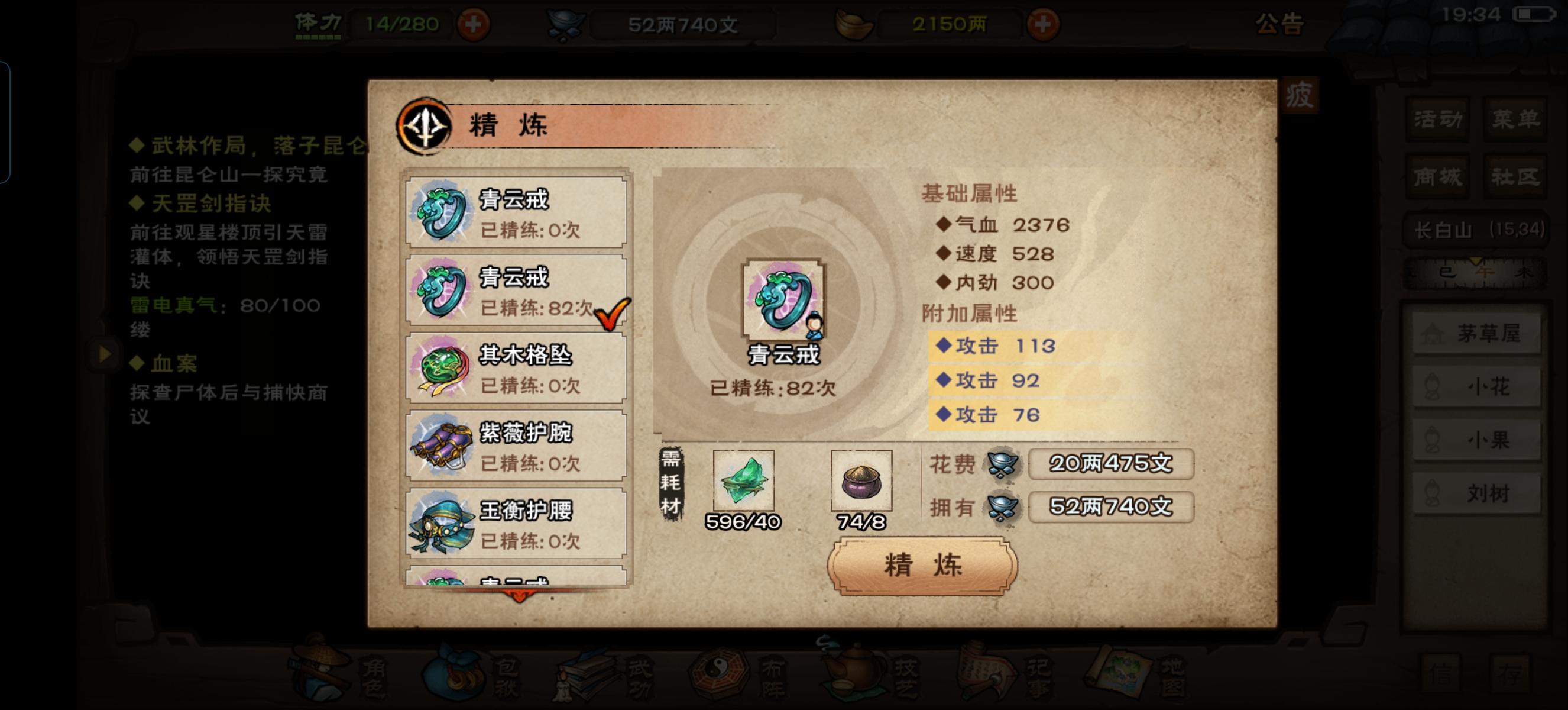Select the checked 青云戒 refined 82 times

[x=514, y=291]
